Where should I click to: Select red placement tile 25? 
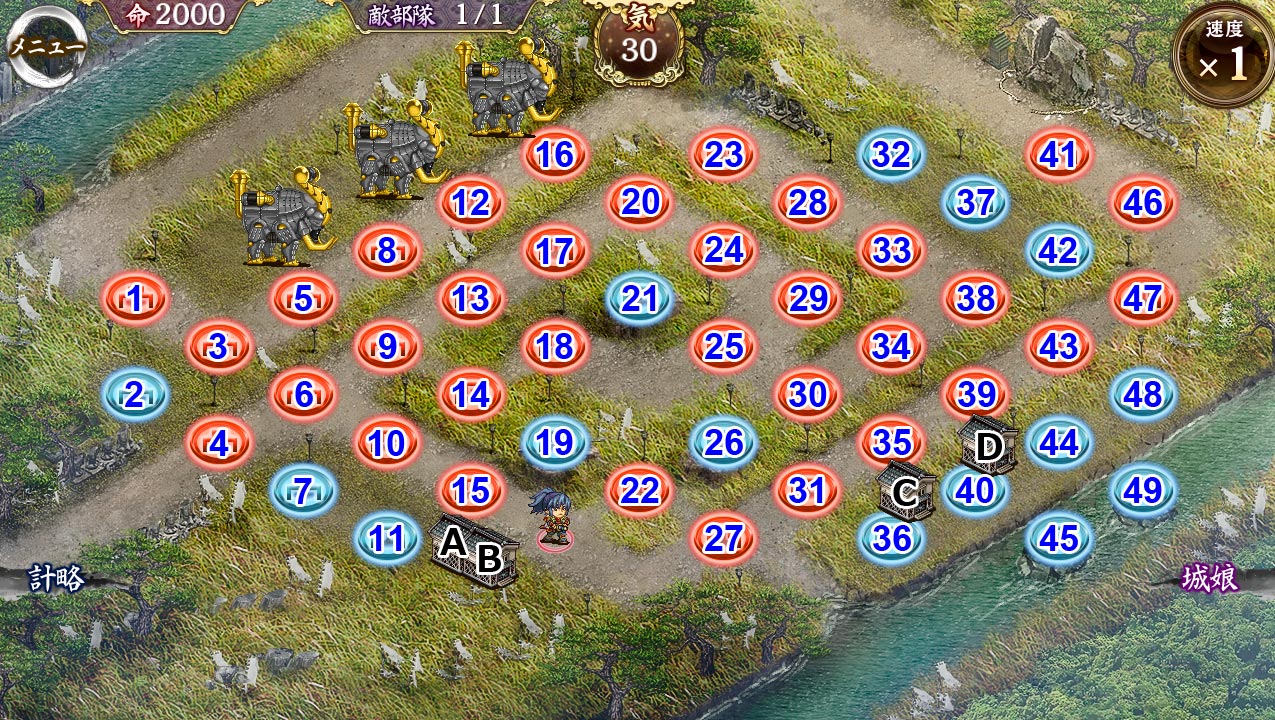point(723,346)
